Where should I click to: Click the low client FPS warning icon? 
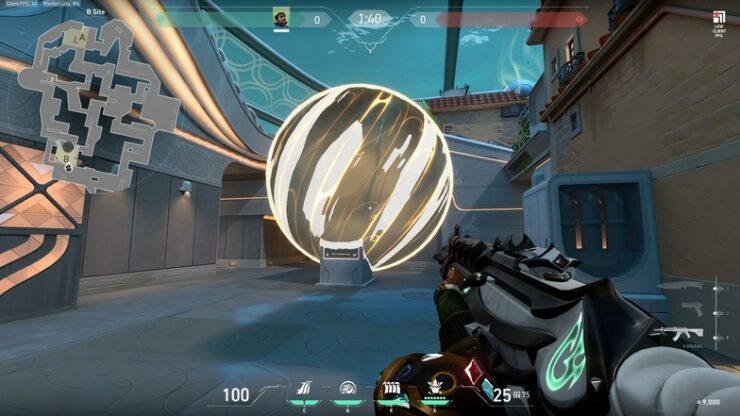click(x=719, y=17)
